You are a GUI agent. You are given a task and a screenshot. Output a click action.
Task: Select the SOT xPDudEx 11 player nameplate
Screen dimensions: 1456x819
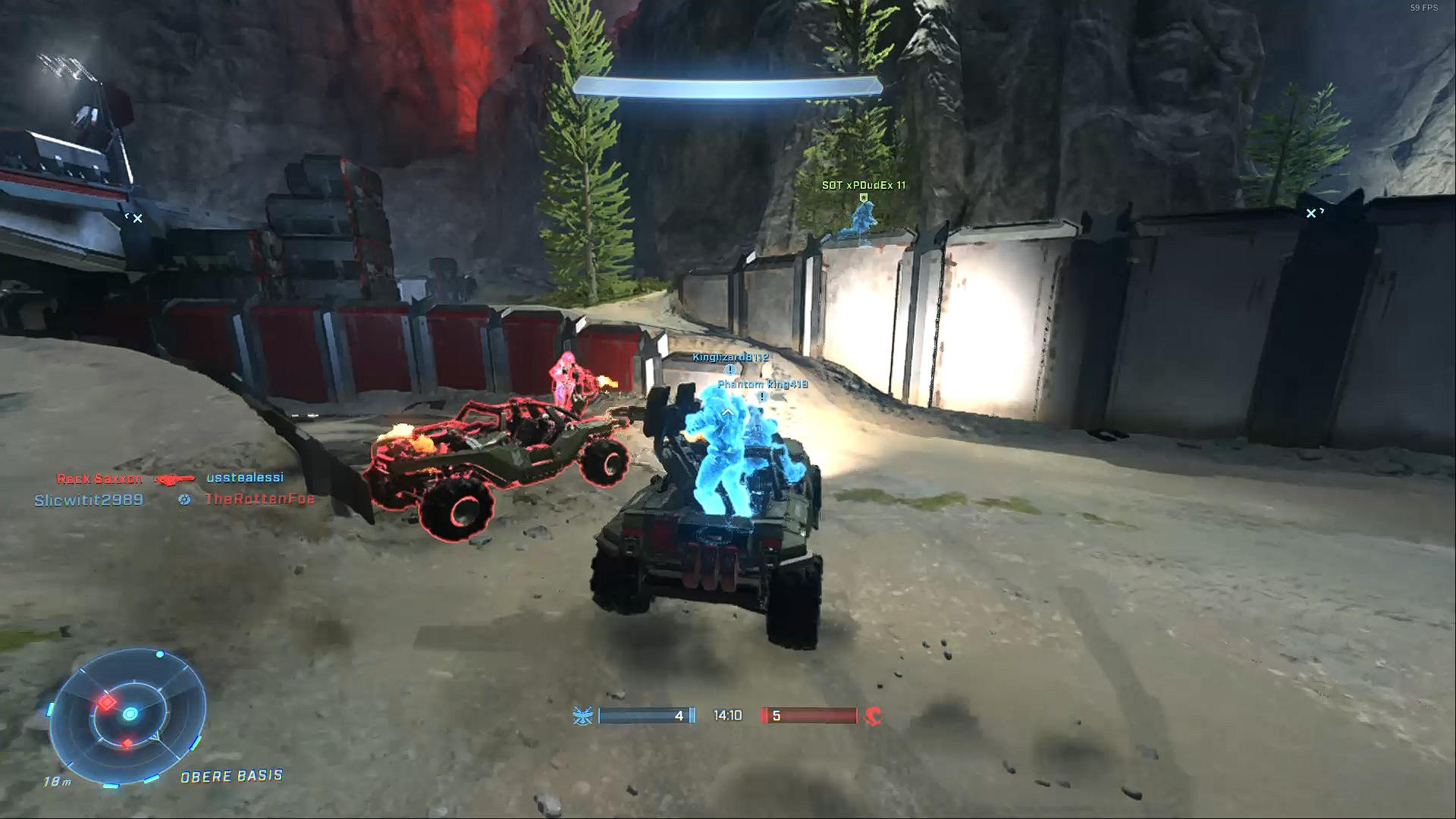(863, 185)
